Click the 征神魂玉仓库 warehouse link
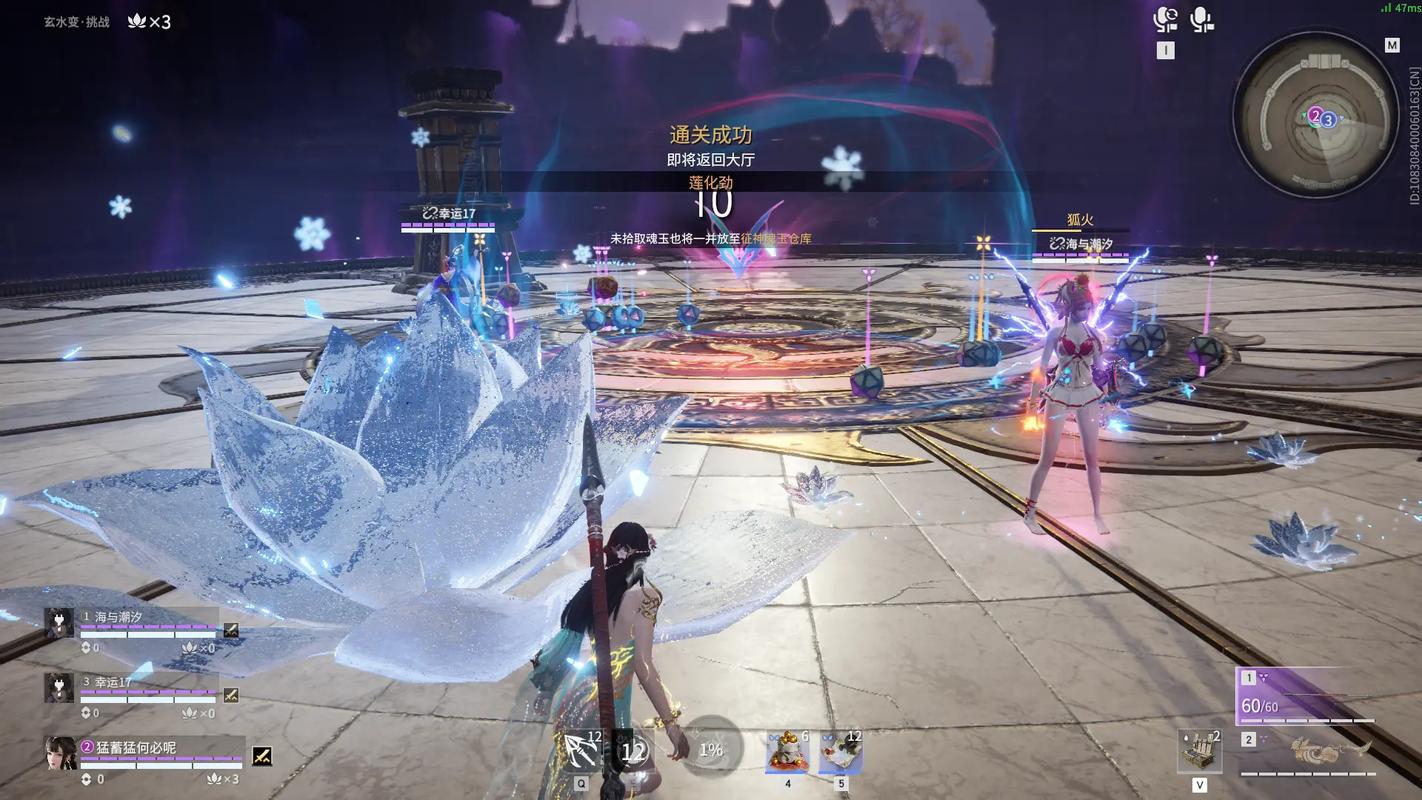Viewport: 1422px width, 800px height. tap(775, 239)
